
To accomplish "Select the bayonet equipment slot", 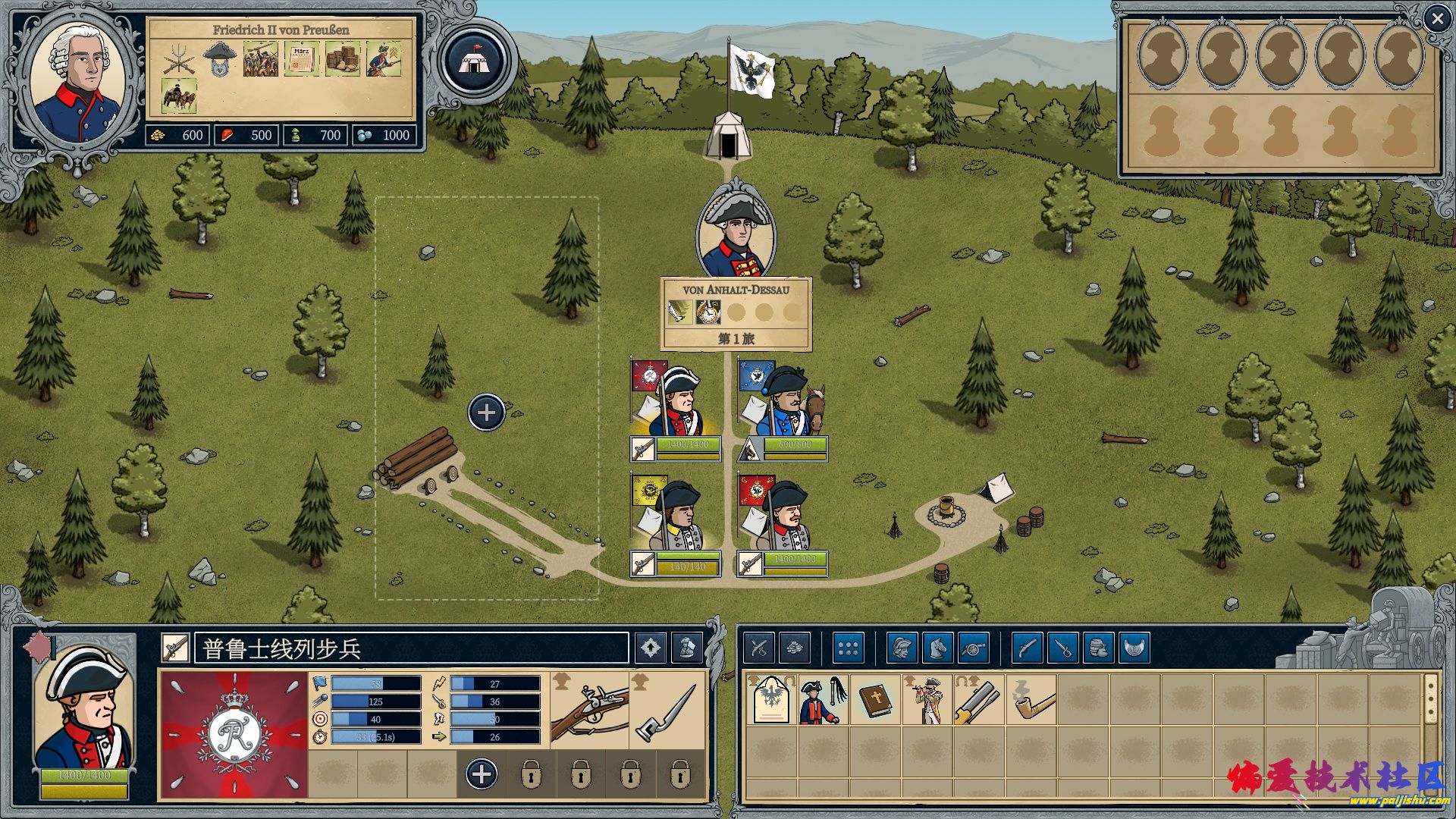I will (667, 711).
